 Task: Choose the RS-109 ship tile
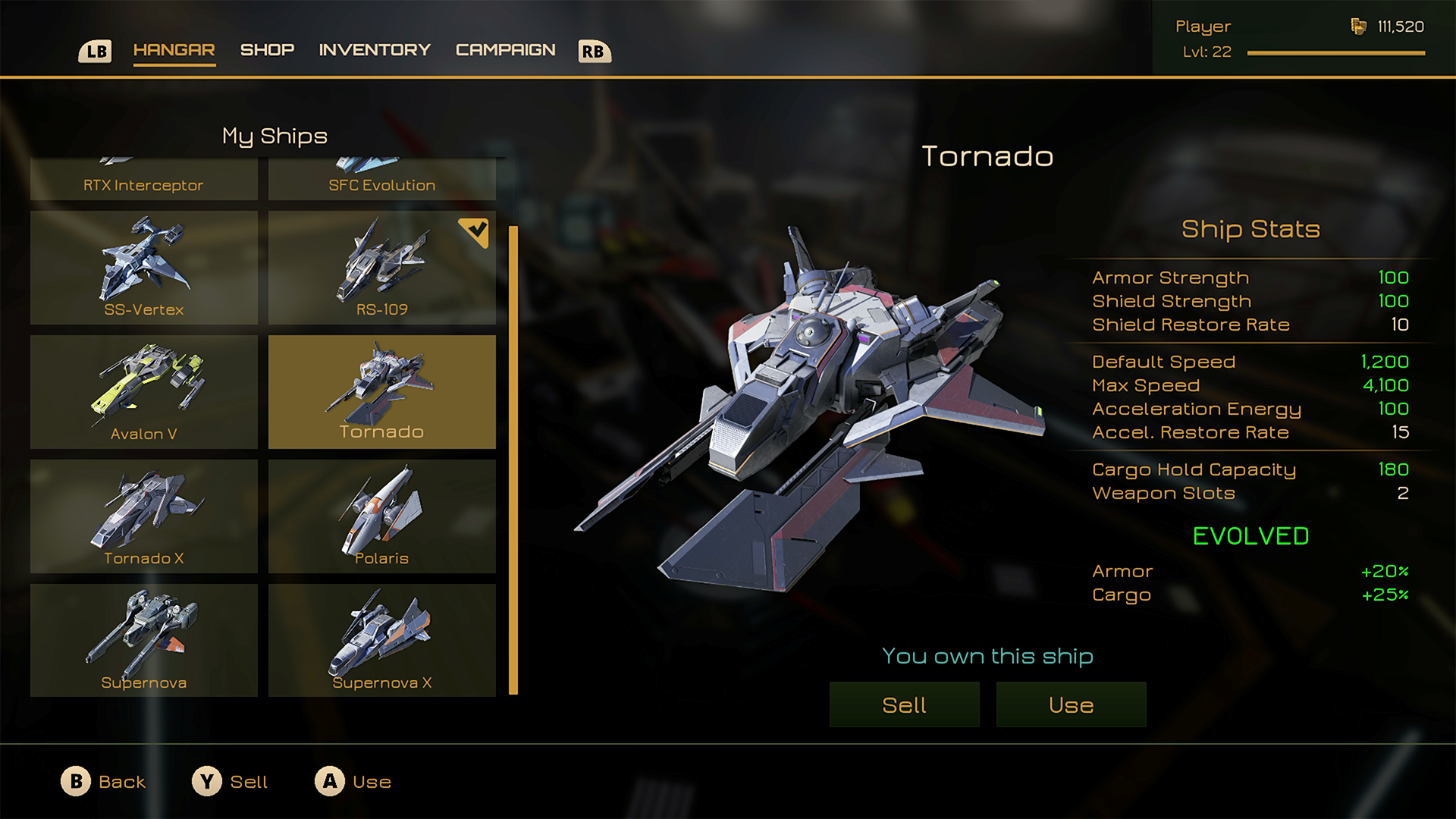pos(382,268)
